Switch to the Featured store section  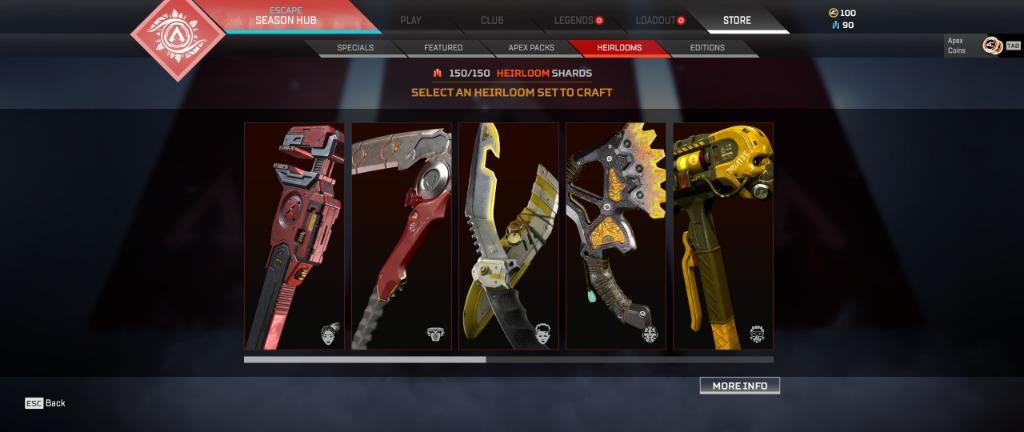click(x=443, y=47)
